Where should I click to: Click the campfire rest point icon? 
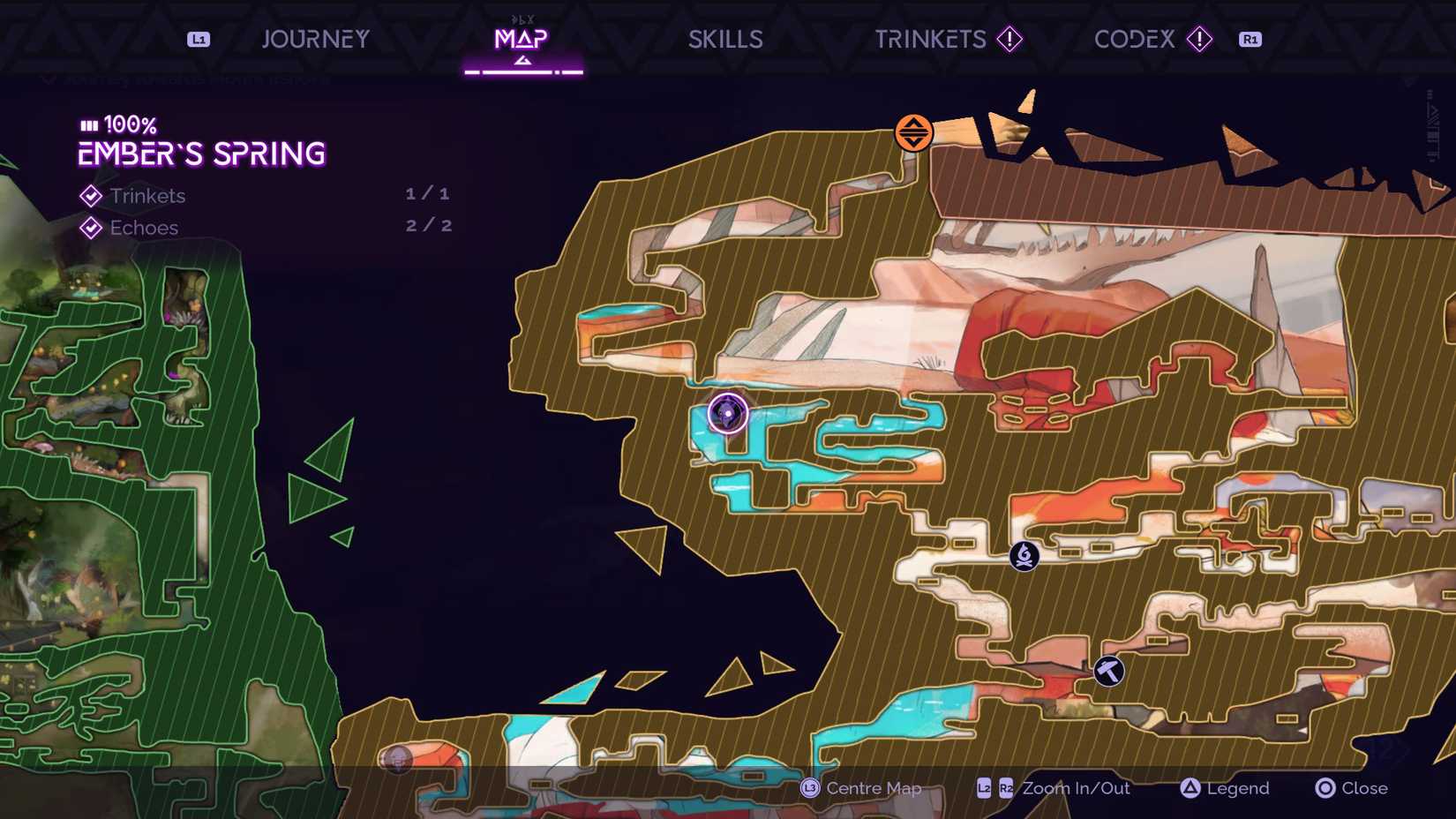coord(1023,557)
